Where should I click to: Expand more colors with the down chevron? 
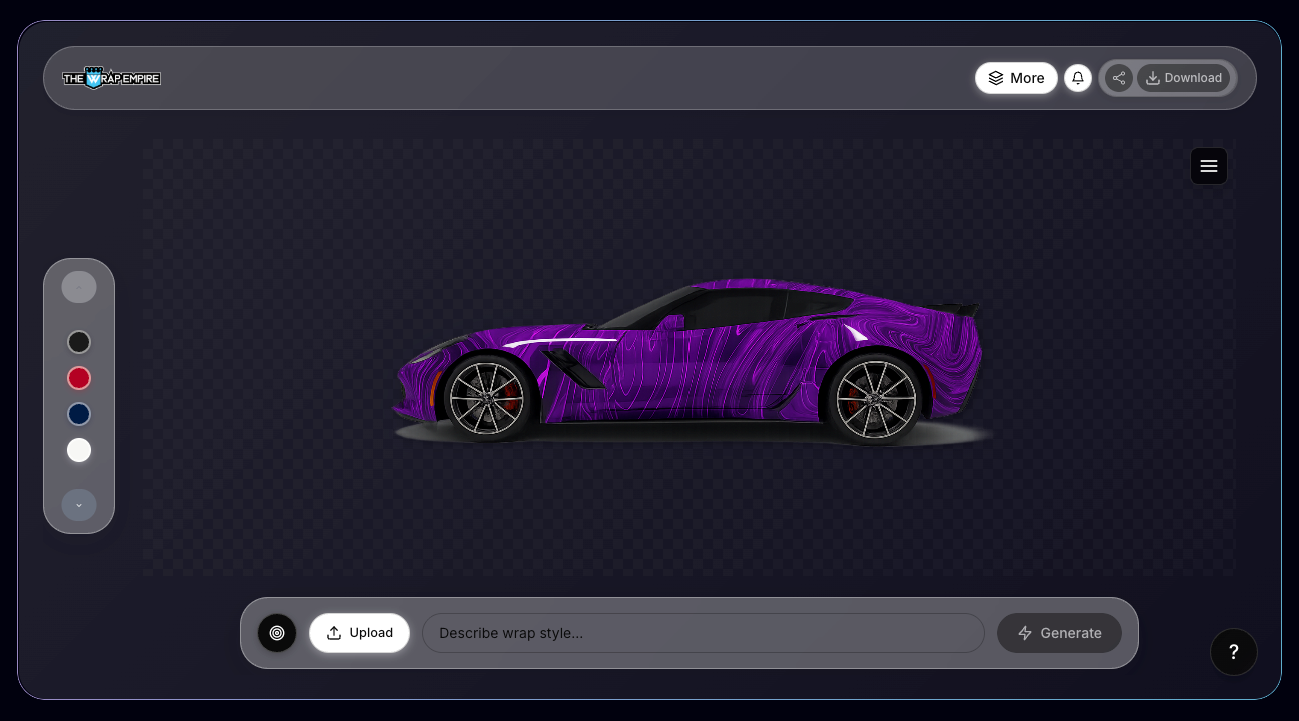pos(79,505)
